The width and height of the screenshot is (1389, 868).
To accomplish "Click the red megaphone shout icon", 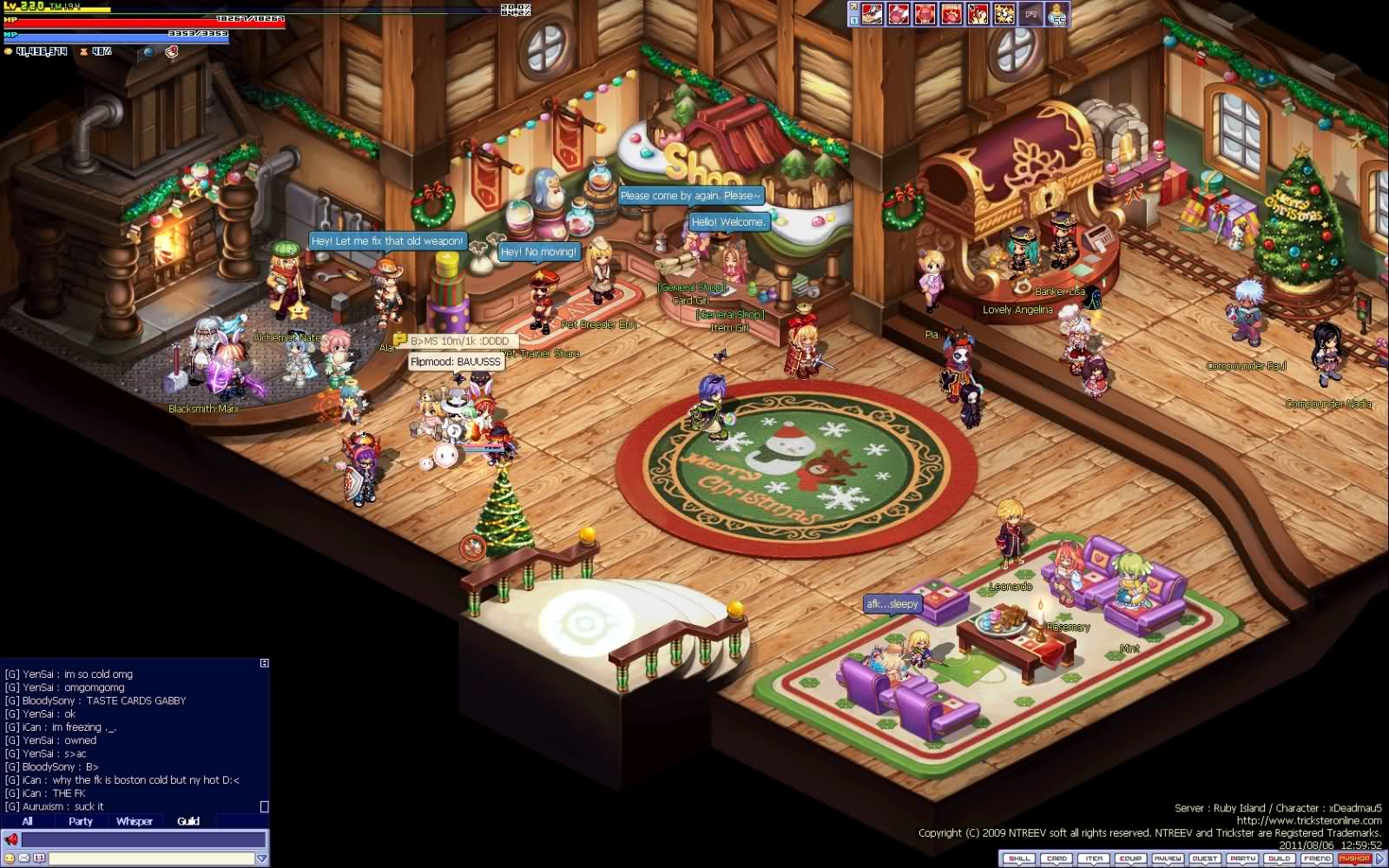I will tap(11, 839).
